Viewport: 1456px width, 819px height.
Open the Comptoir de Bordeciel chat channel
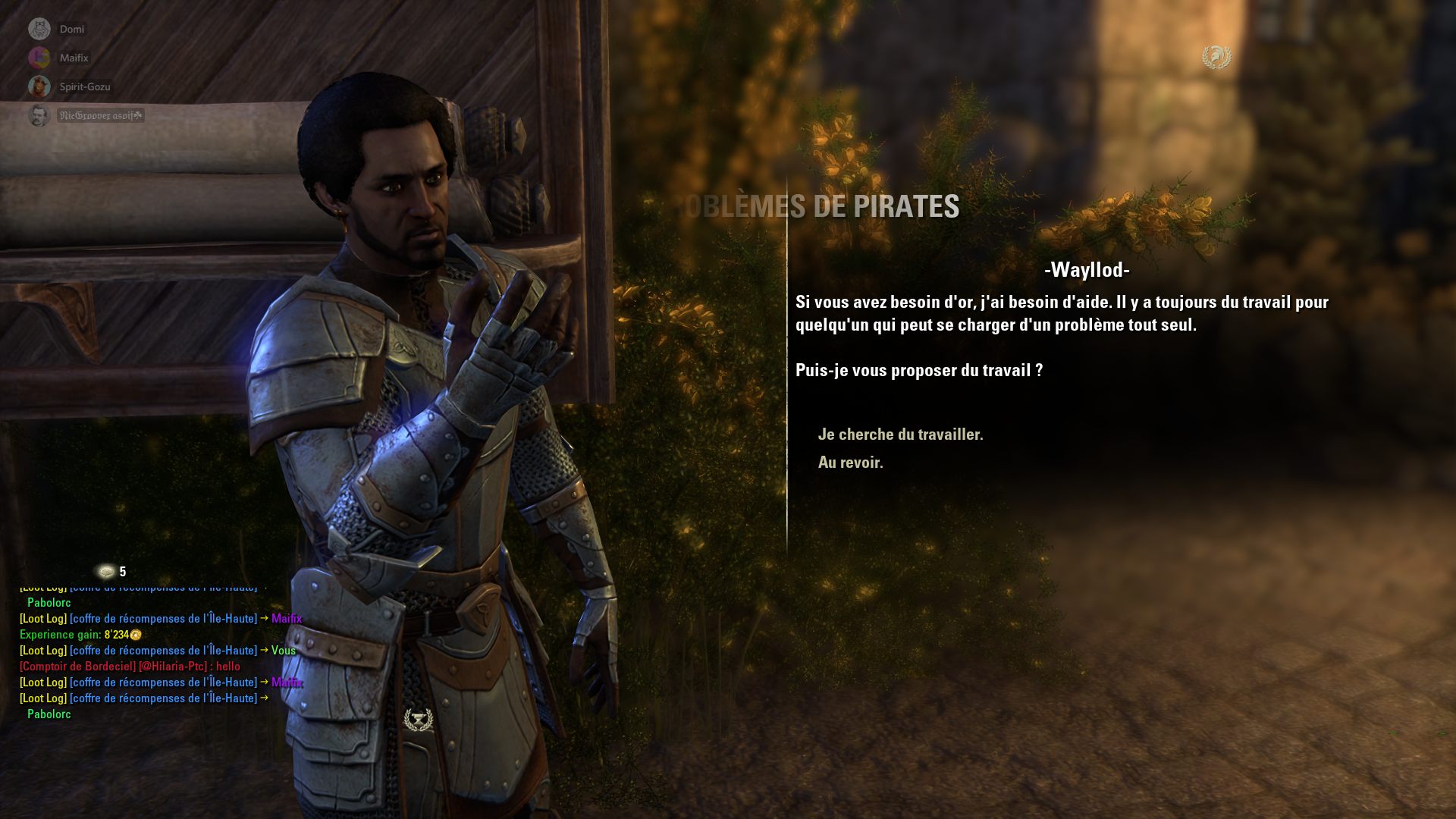tap(77, 667)
